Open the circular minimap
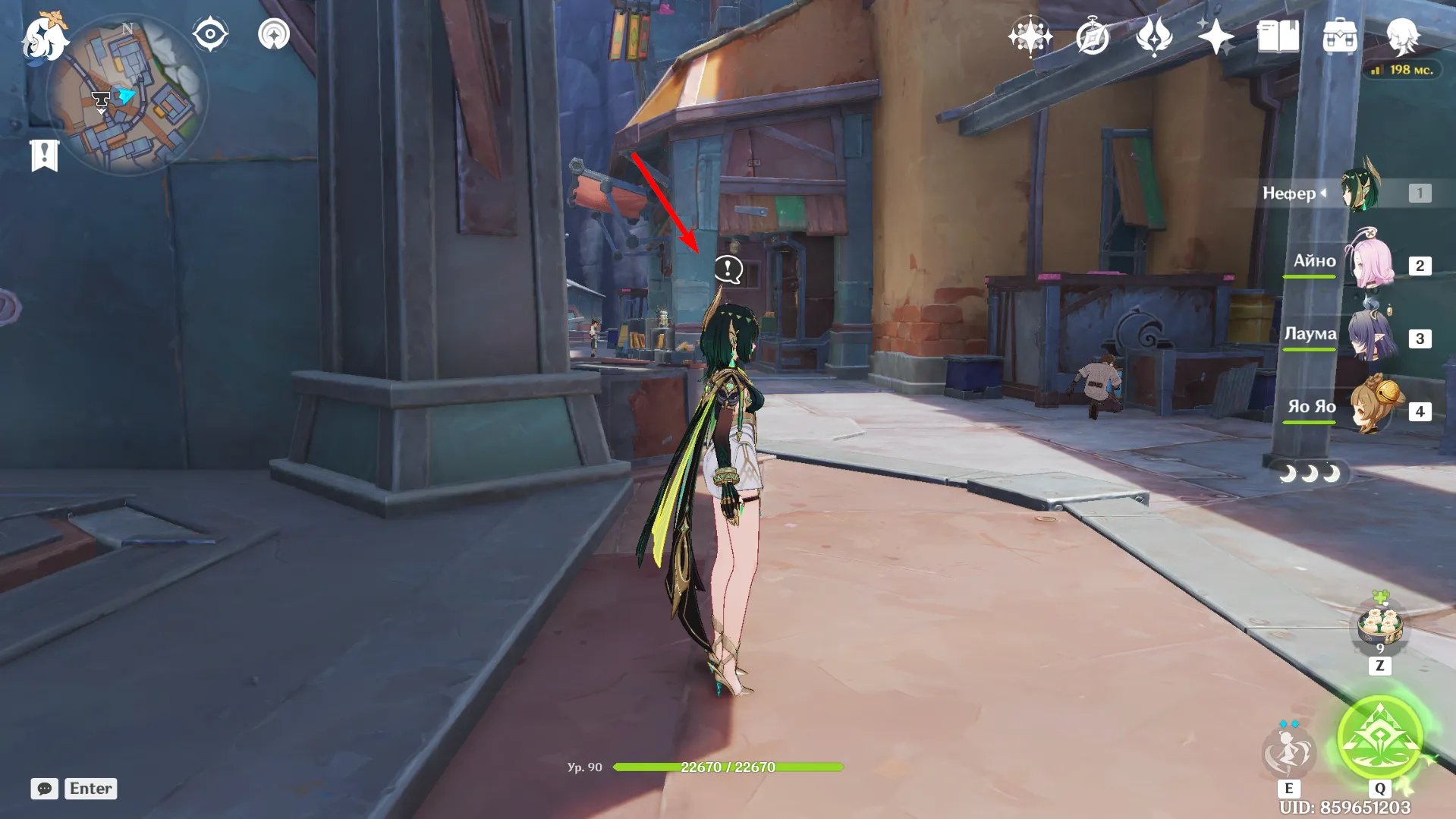The width and height of the screenshot is (1456, 819). point(127,96)
